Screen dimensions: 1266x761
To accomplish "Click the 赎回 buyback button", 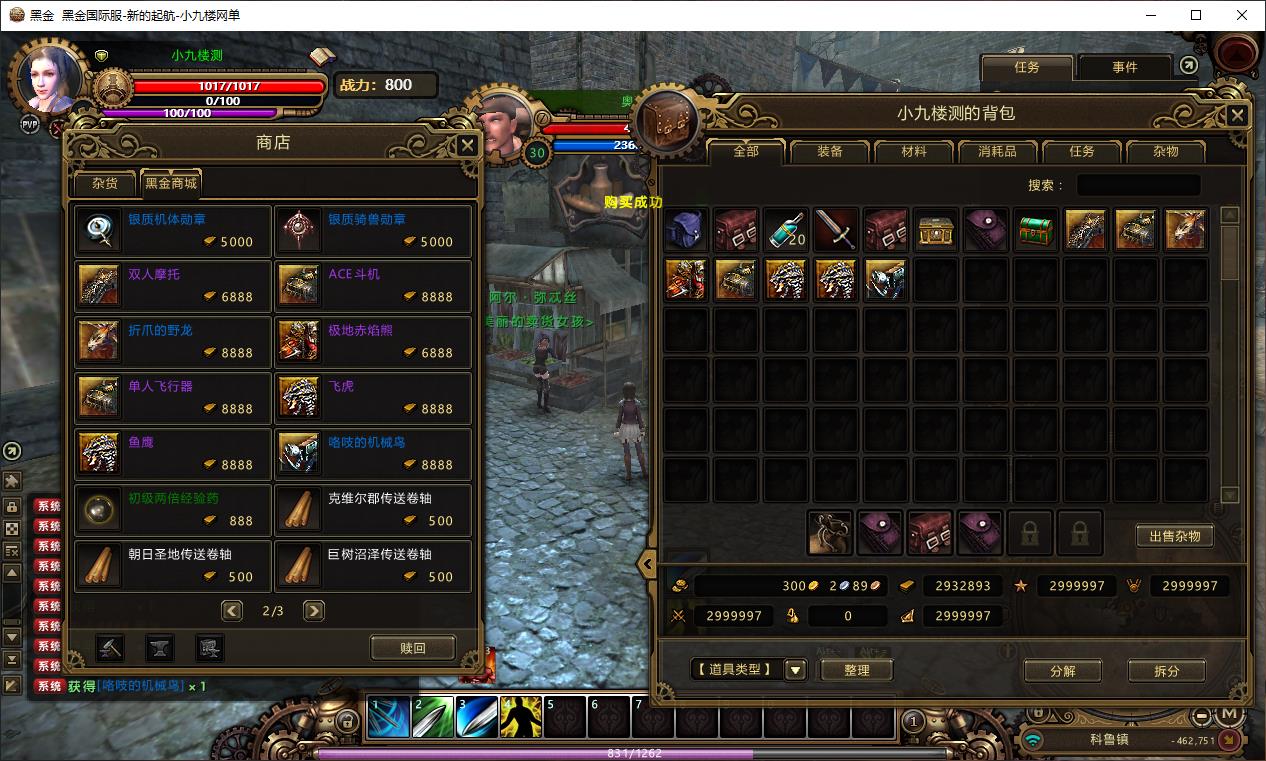I will [x=412, y=648].
